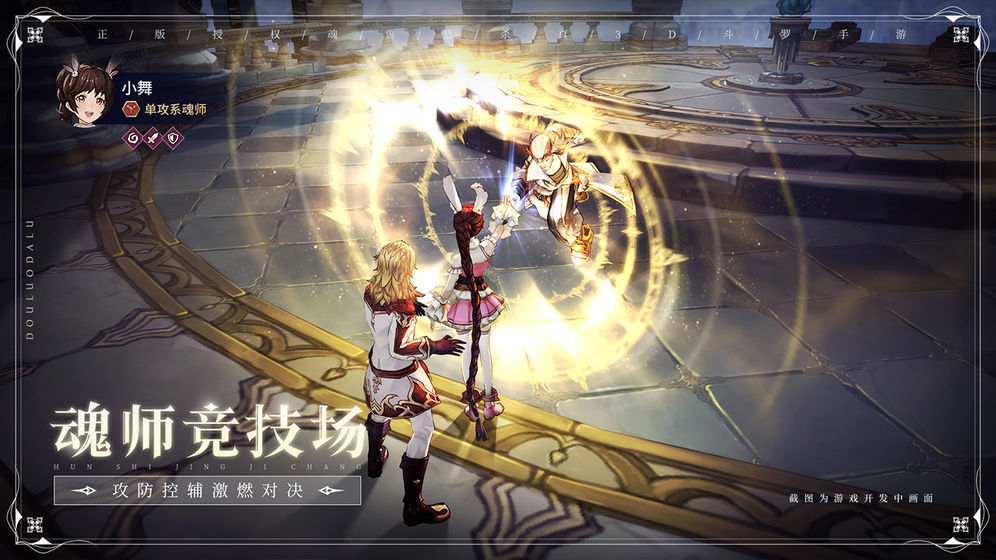Screen dimensions: 996x560
Task: Click the red hexagon 单攻系魂师 class icon
Action: [x=130, y=109]
